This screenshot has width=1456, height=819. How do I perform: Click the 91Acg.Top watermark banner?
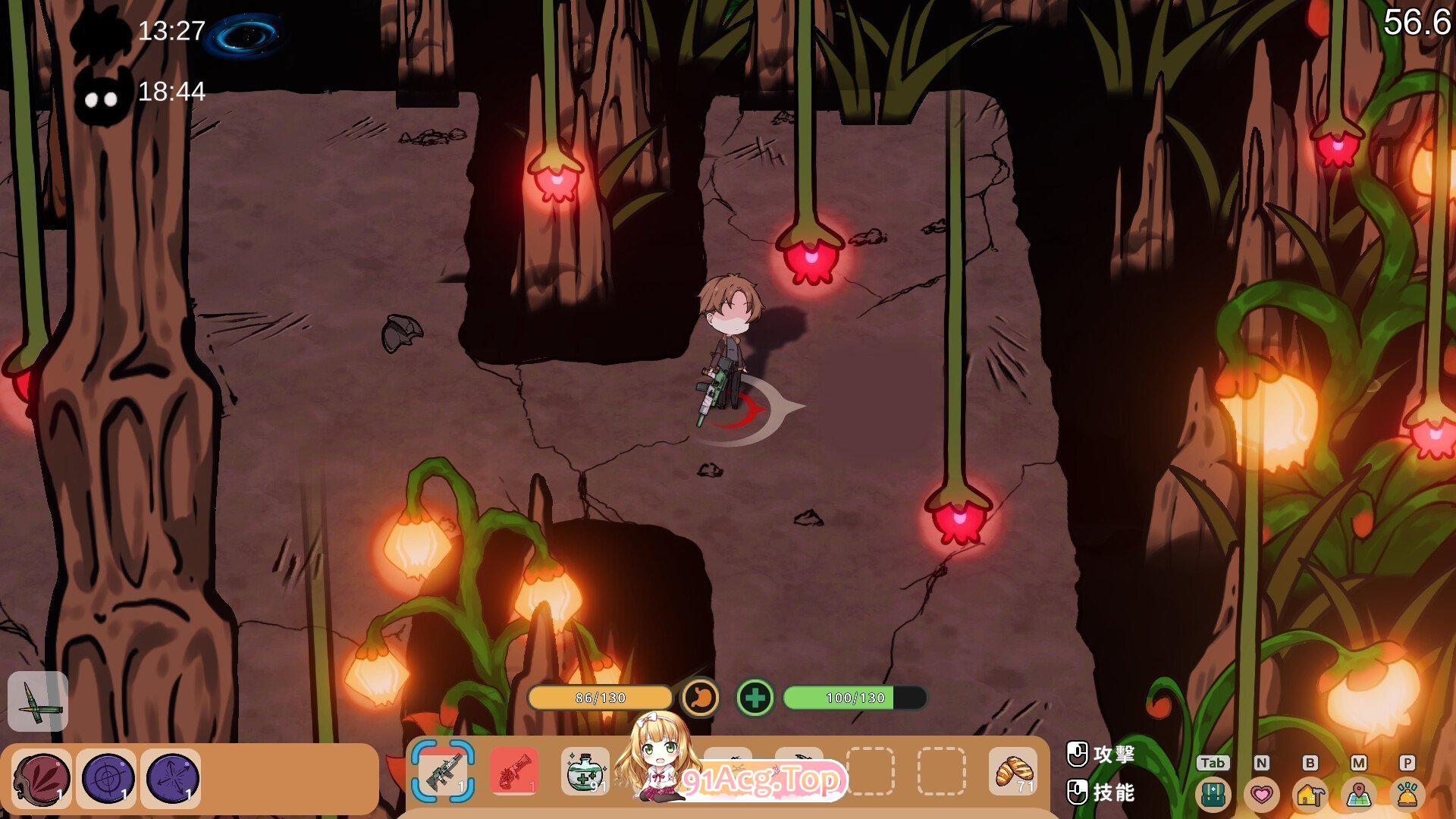(x=762, y=780)
